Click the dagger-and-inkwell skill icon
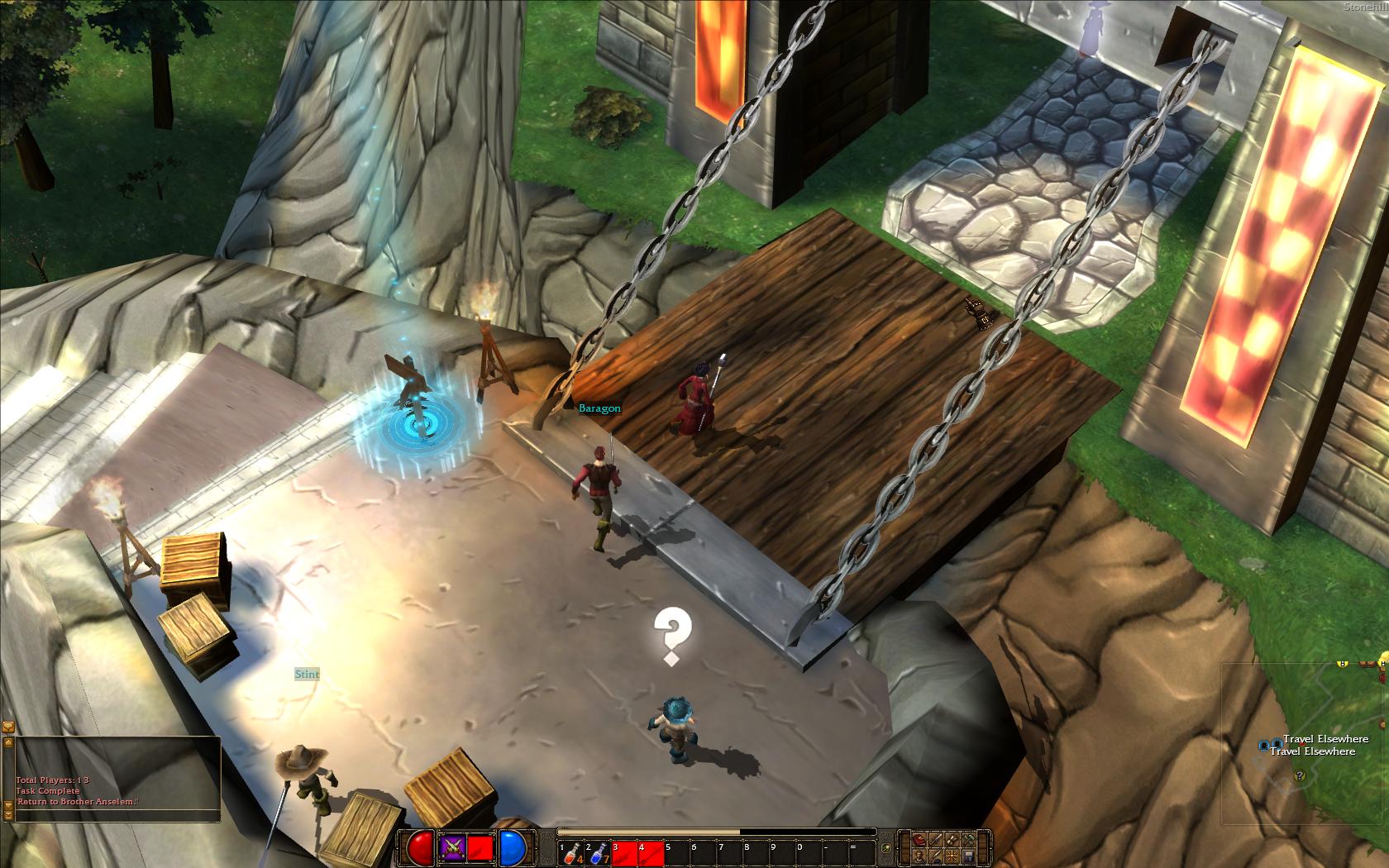Image resolution: width=1389 pixels, height=868 pixels. point(935,857)
